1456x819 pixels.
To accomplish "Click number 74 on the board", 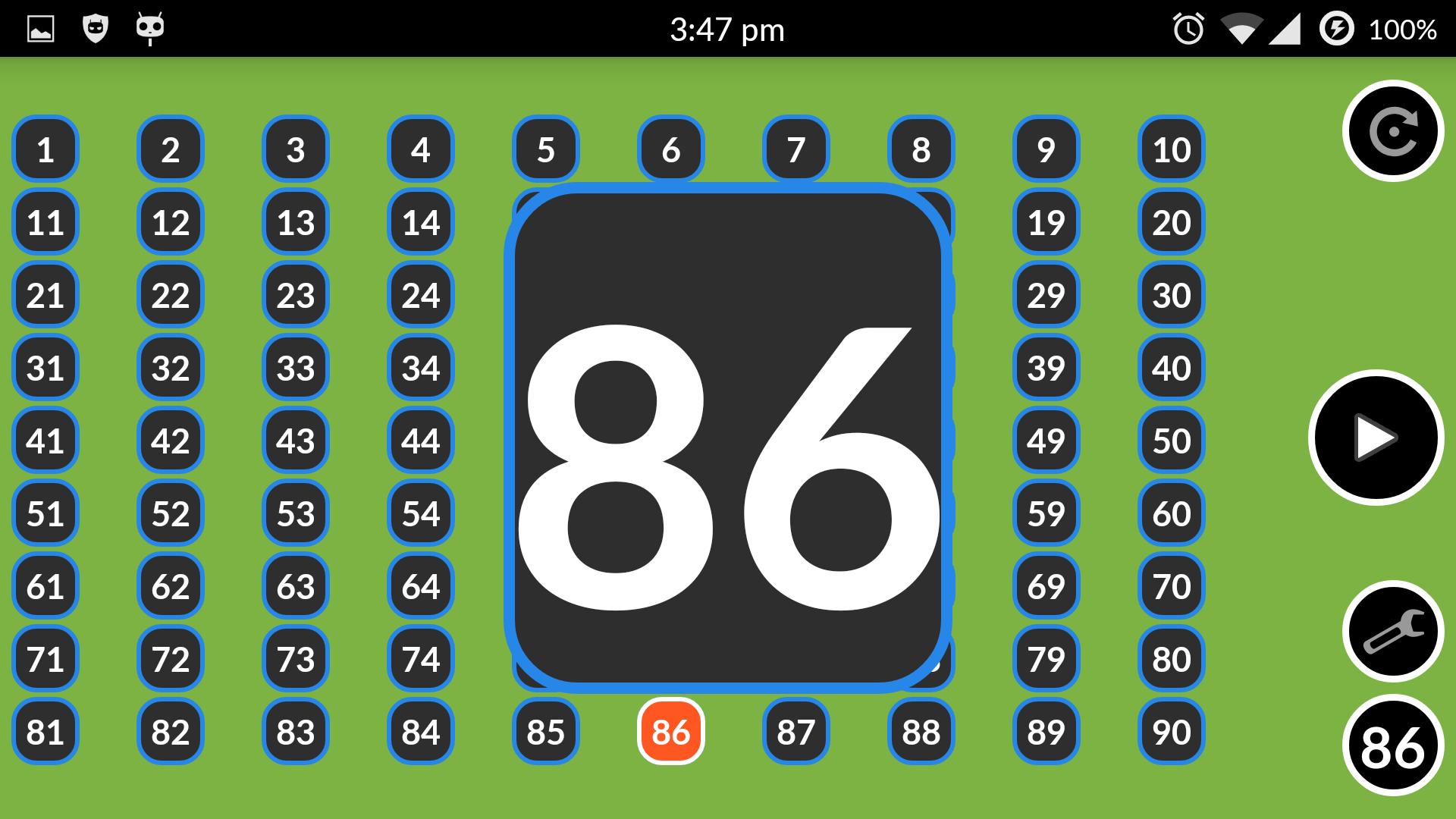I will point(421,659).
